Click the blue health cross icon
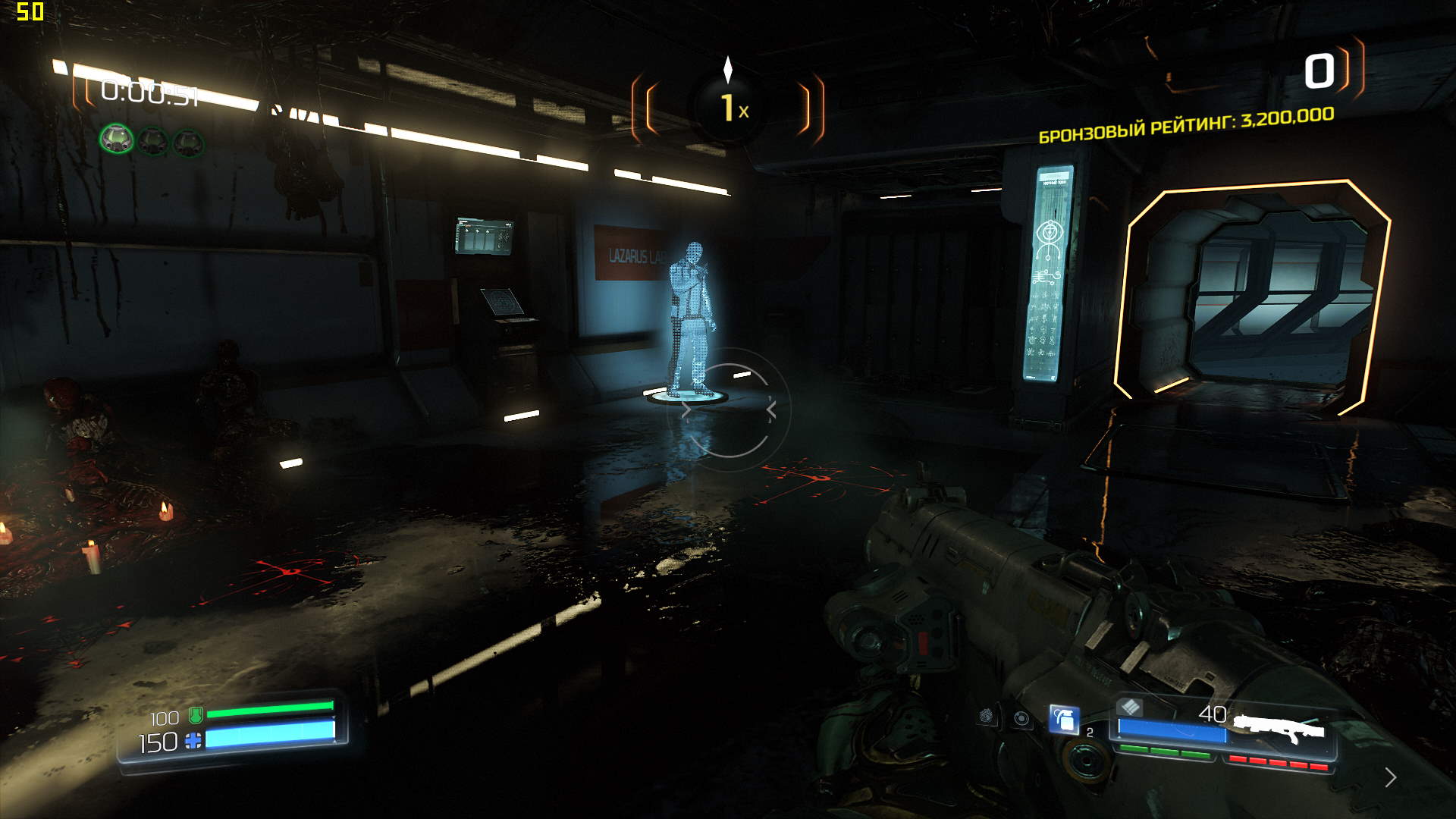1456x819 pixels. click(194, 741)
